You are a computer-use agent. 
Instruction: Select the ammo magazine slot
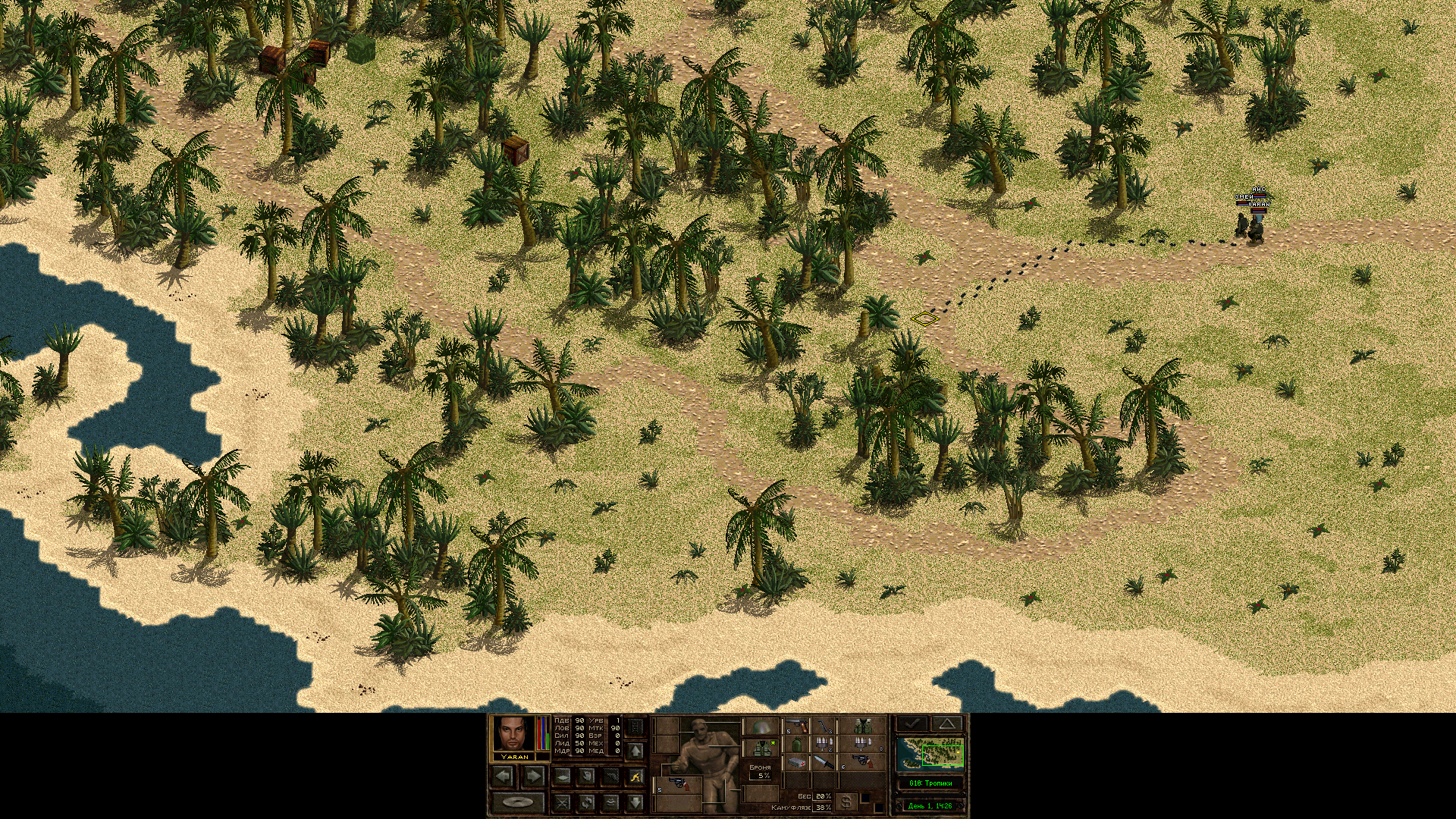tap(824, 727)
